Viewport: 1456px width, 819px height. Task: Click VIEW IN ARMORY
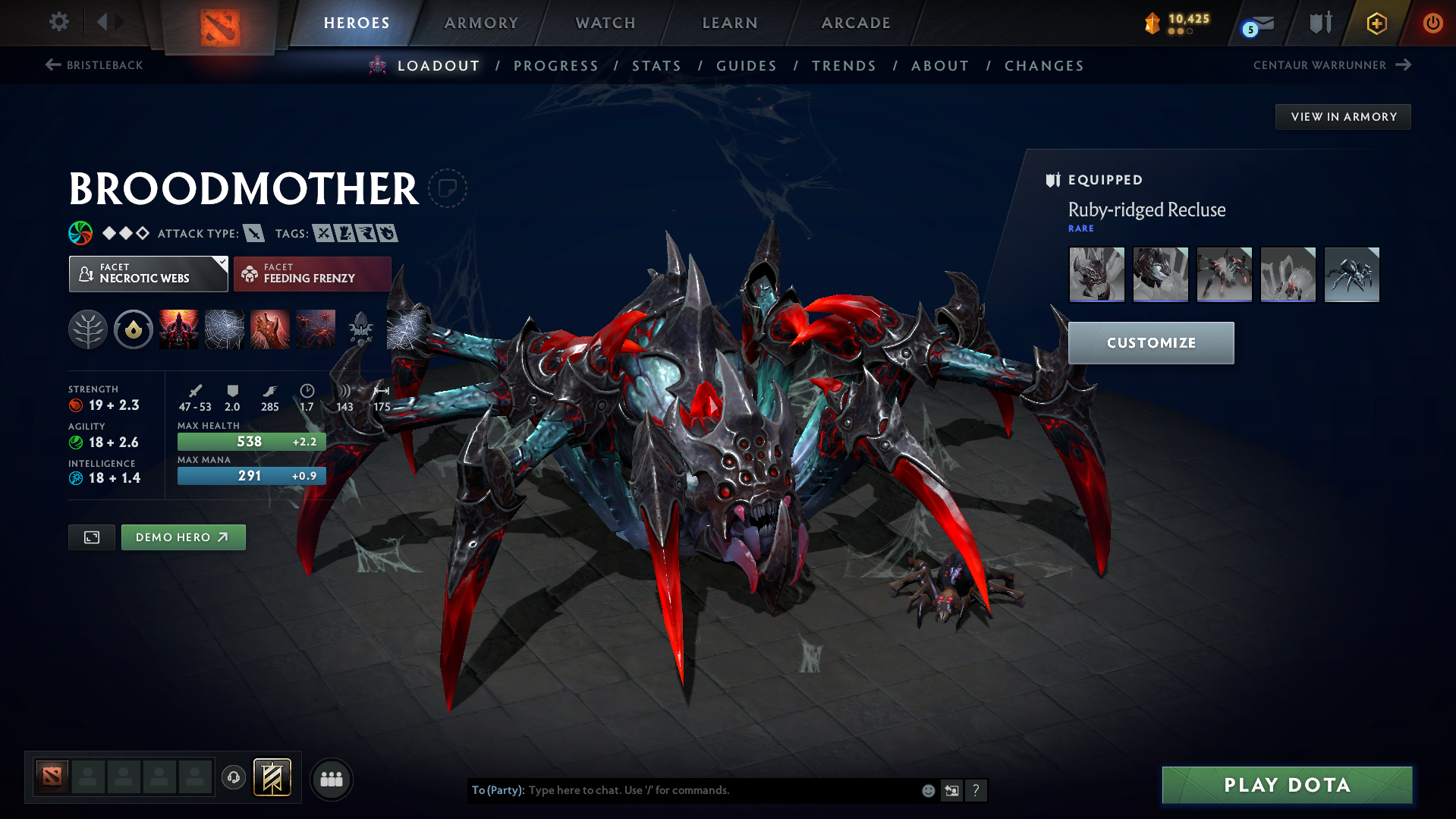click(x=1342, y=116)
